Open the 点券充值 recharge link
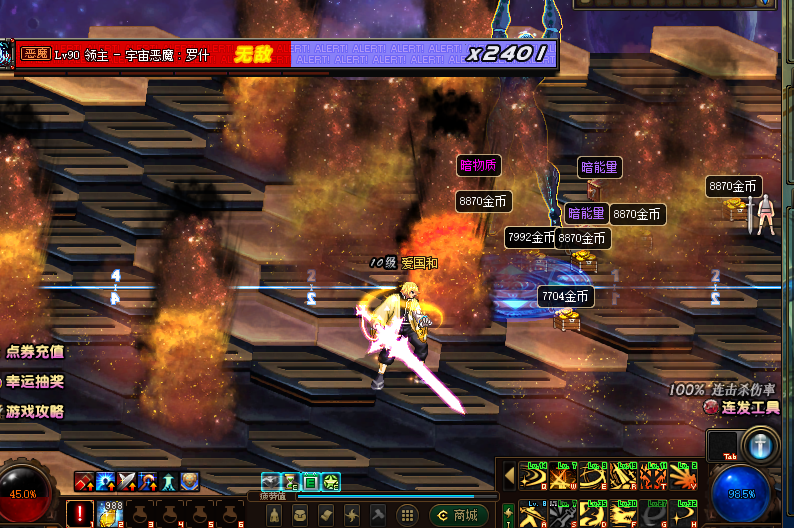Screen dimensions: 794x528 pyautogui.click(x=35, y=351)
